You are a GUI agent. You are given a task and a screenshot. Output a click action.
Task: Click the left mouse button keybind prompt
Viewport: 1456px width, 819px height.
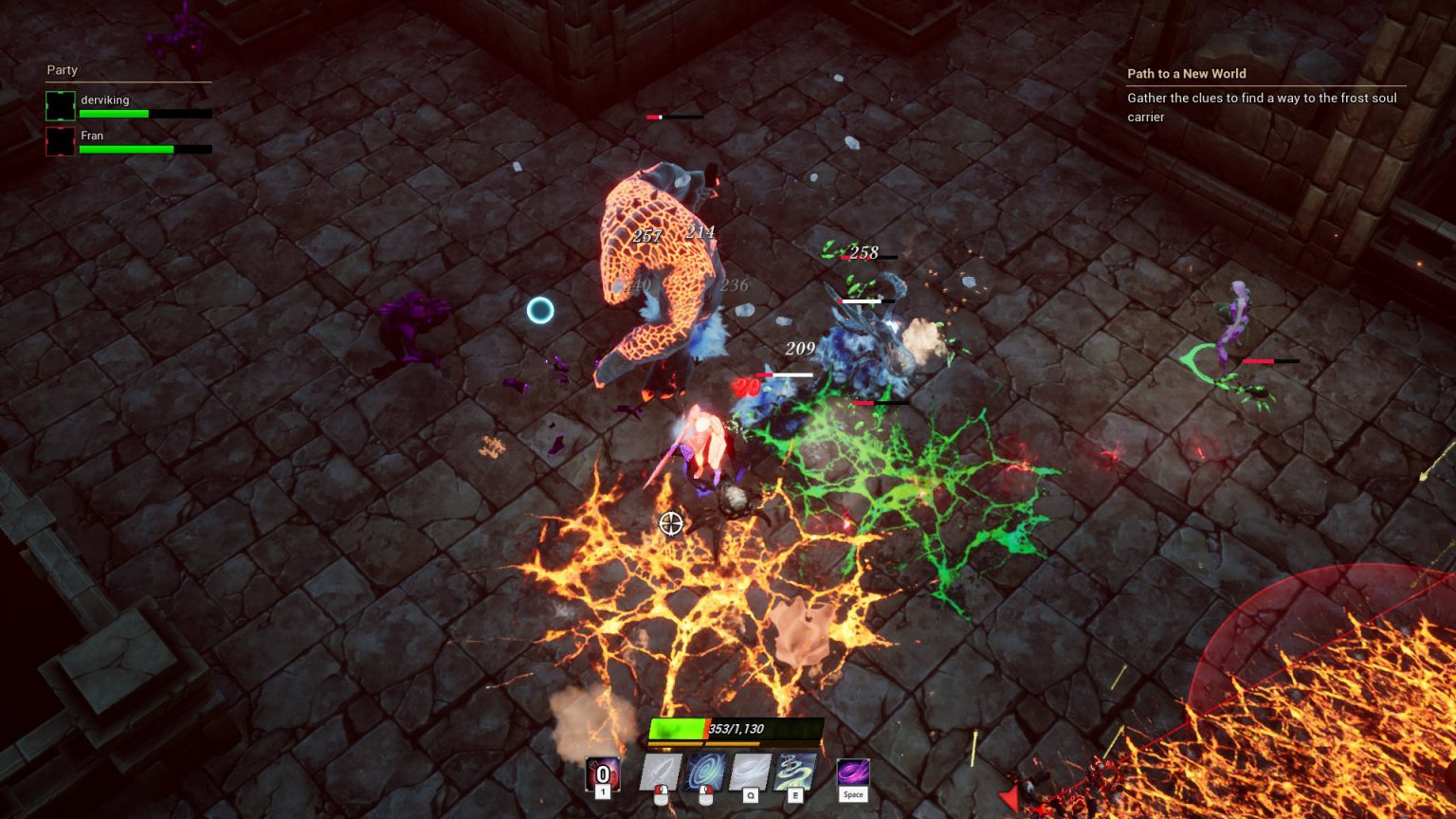pos(662,795)
